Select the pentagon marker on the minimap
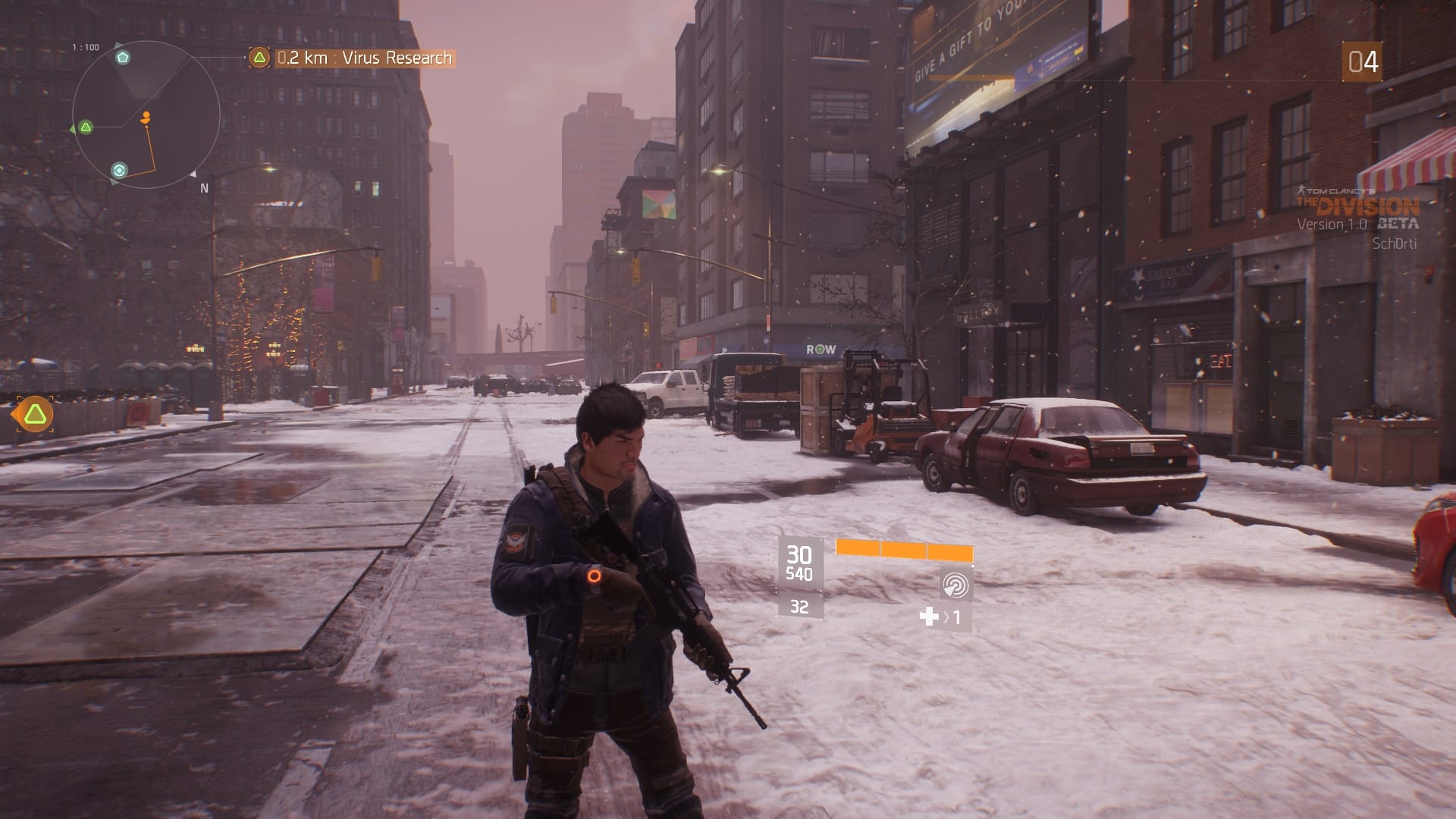This screenshot has width=1456, height=819. (123, 58)
